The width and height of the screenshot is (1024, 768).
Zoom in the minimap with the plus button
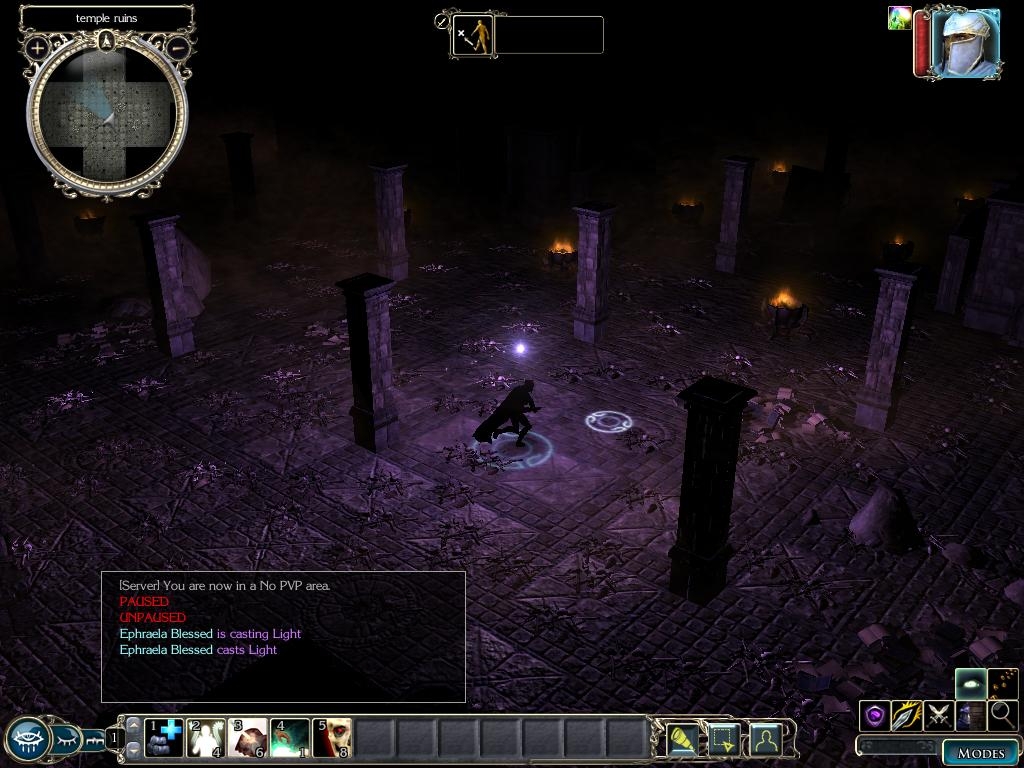pos(38,47)
